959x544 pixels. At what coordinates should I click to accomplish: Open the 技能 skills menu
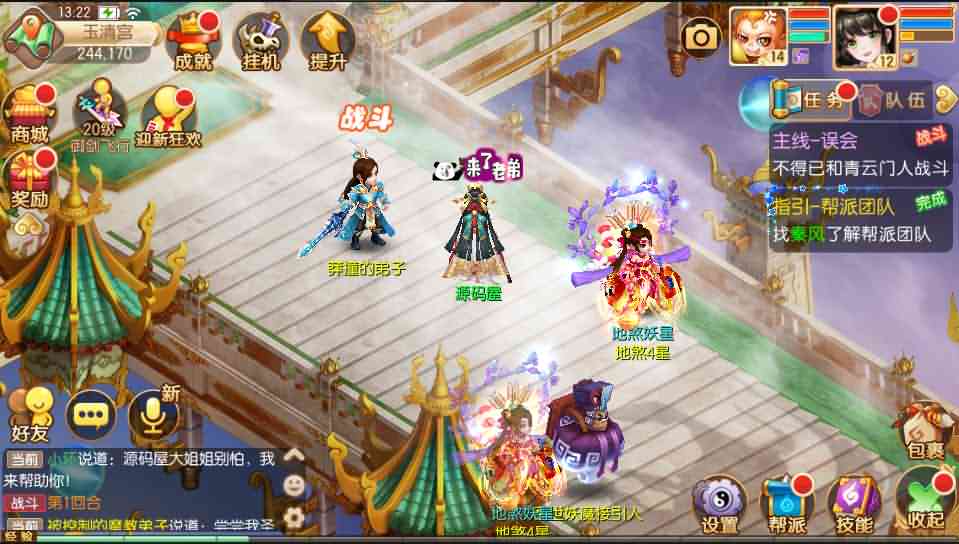(851, 502)
